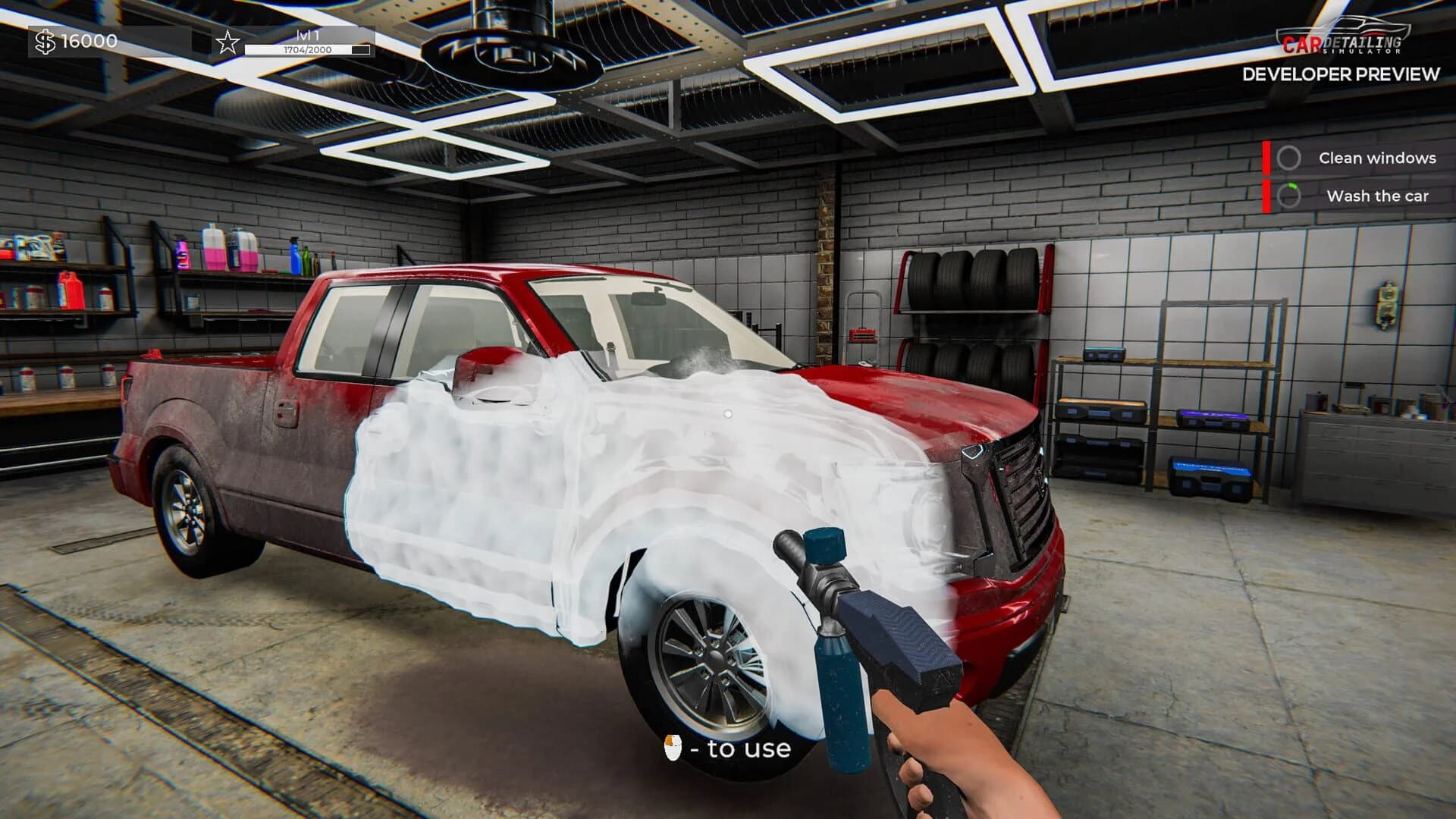Click the Clean windows progress circle icon

click(x=1291, y=158)
